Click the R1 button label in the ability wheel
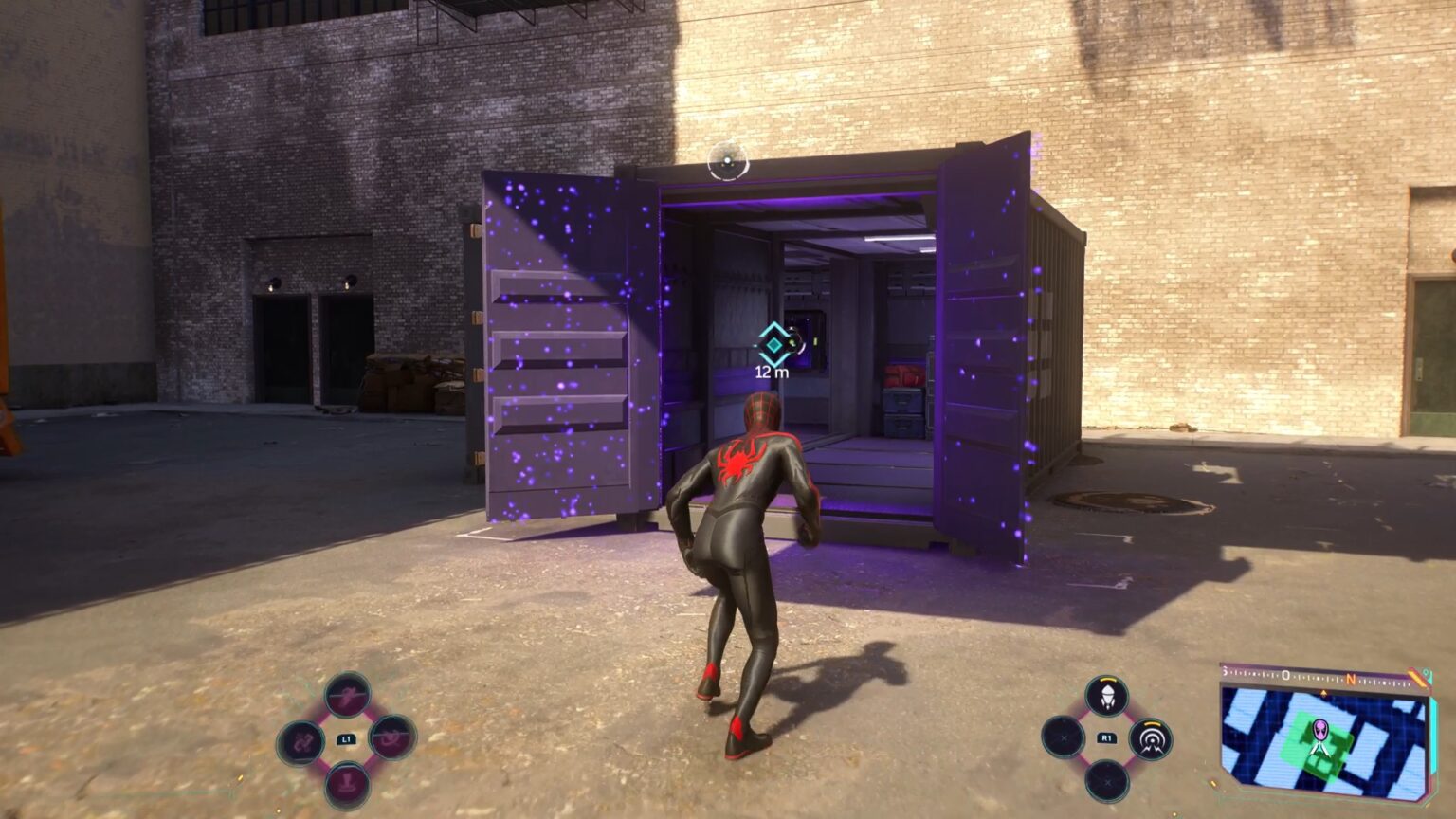The width and height of the screenshot is (1456, 819). (x=1107, y=737)
